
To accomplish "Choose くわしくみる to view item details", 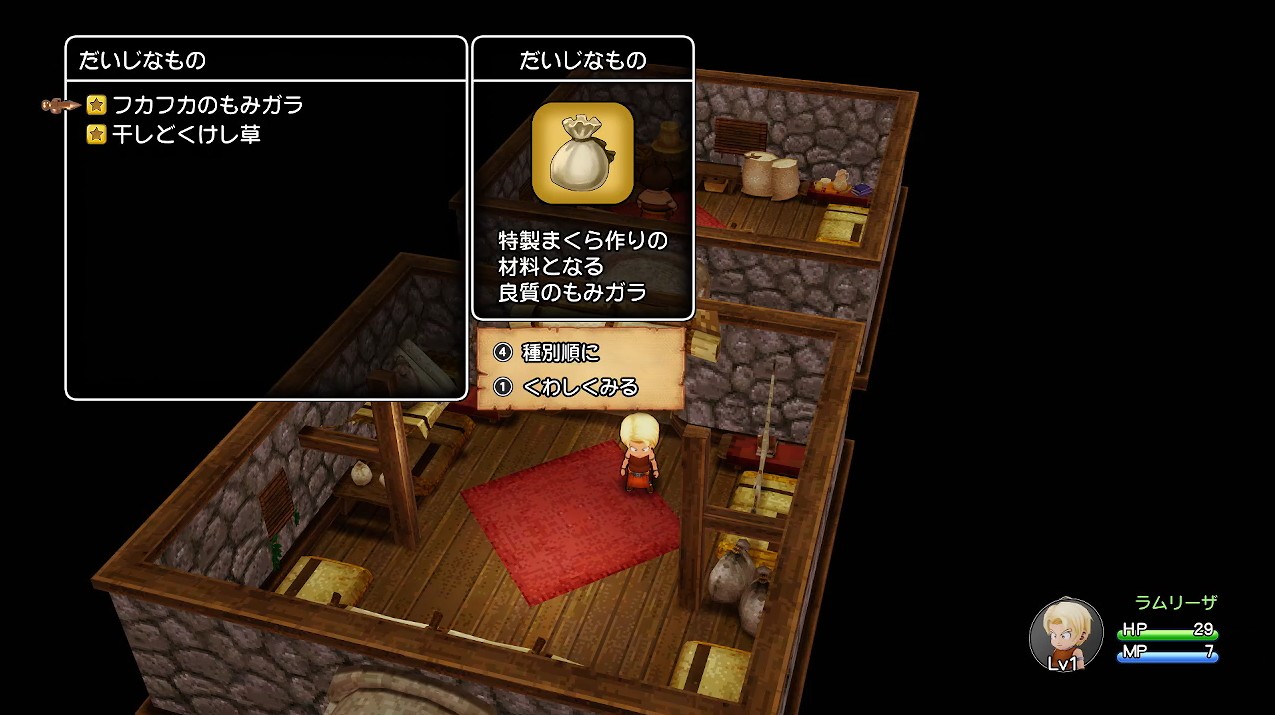I will tap(579, 386).
